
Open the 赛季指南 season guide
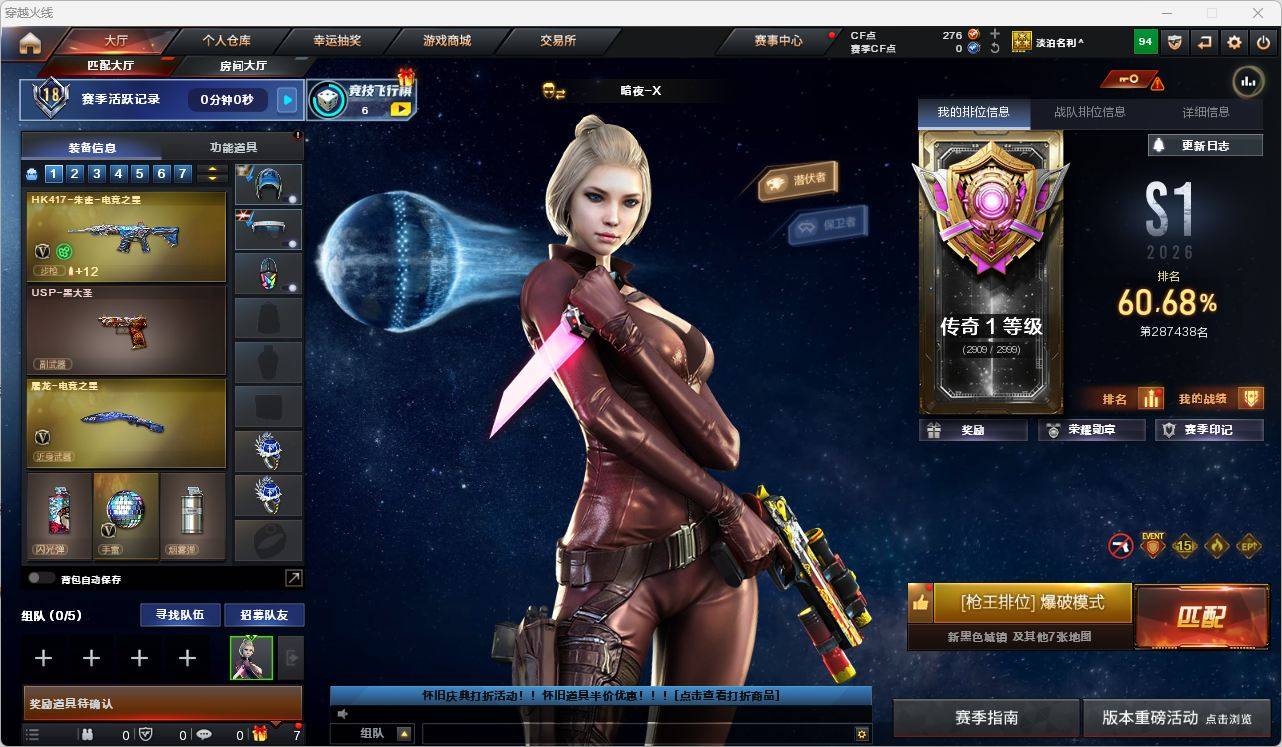[x=986, y=717]
